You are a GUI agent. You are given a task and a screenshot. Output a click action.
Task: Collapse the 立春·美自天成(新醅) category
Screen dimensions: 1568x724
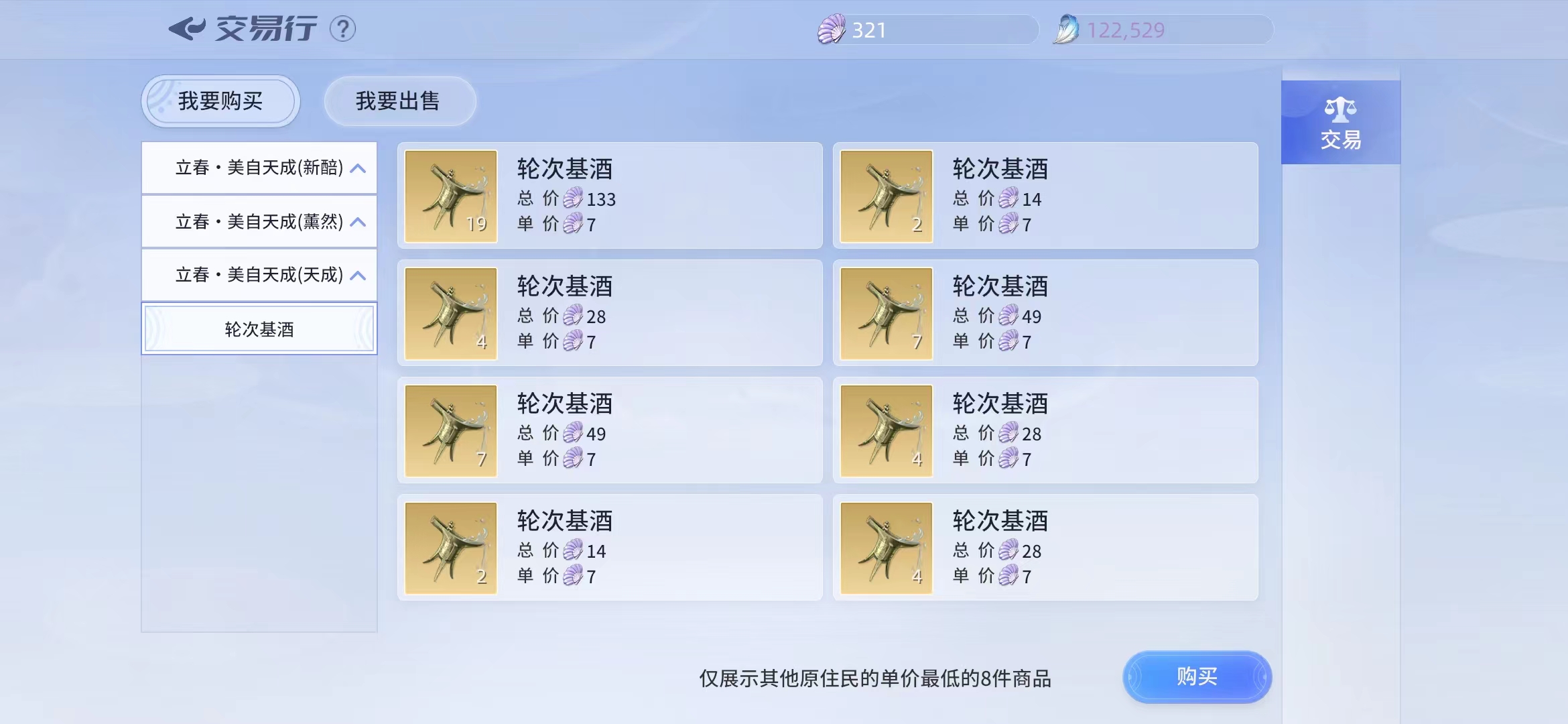pyautogui.click(x=259, y=168)
